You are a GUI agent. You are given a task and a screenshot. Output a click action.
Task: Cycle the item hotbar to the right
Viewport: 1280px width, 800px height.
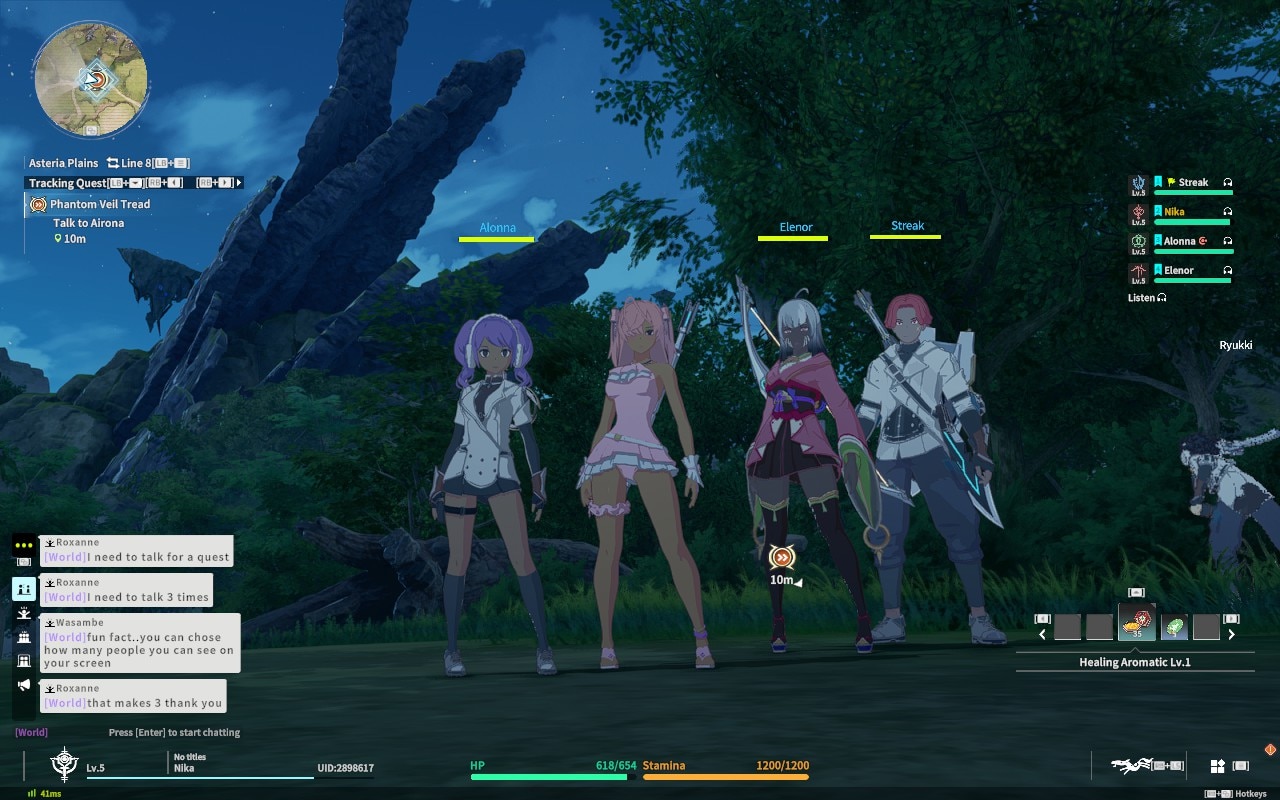coord(1231,634)
